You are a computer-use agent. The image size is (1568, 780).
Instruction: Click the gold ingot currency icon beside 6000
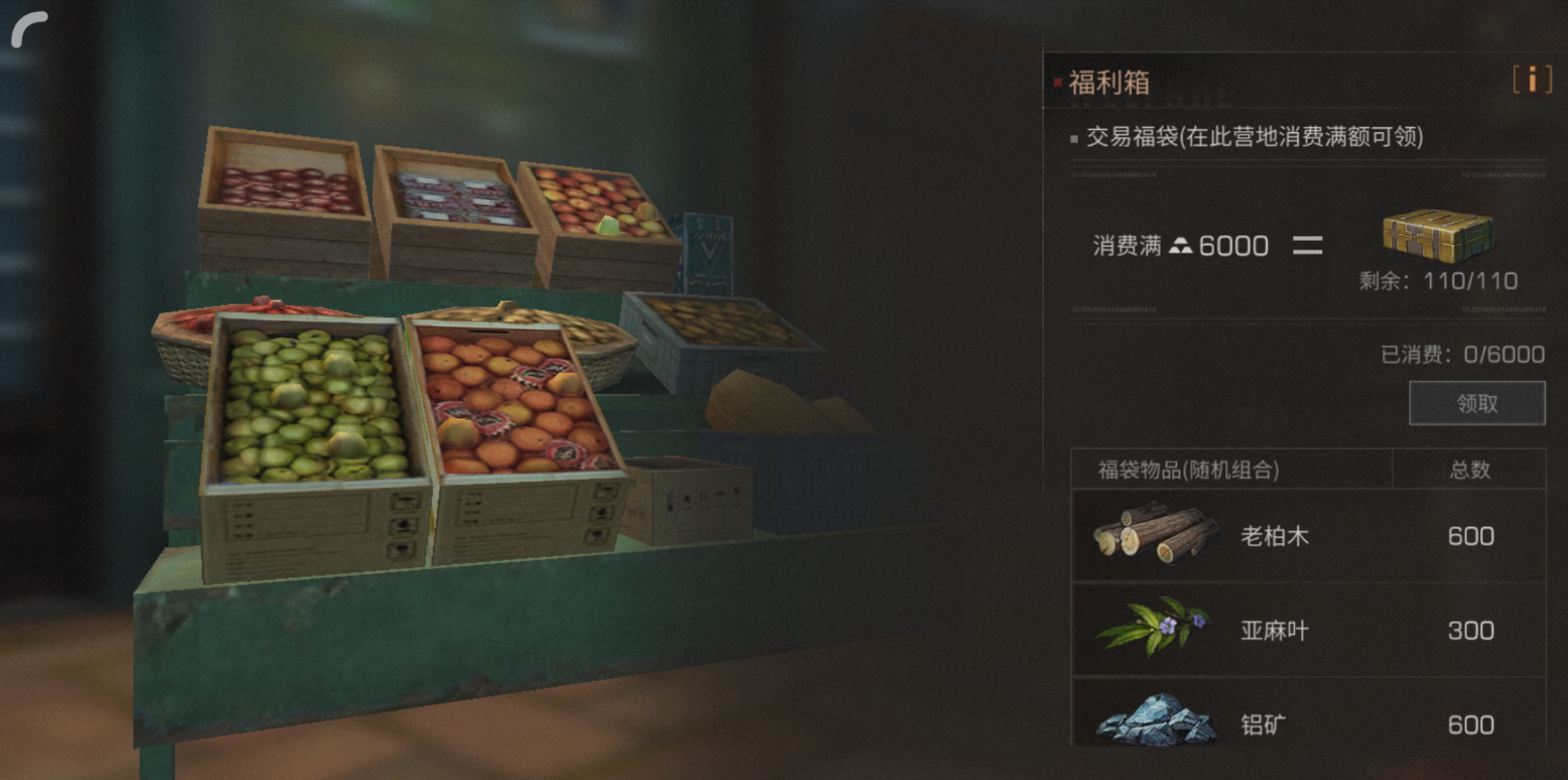click(x=1180, y=246)
